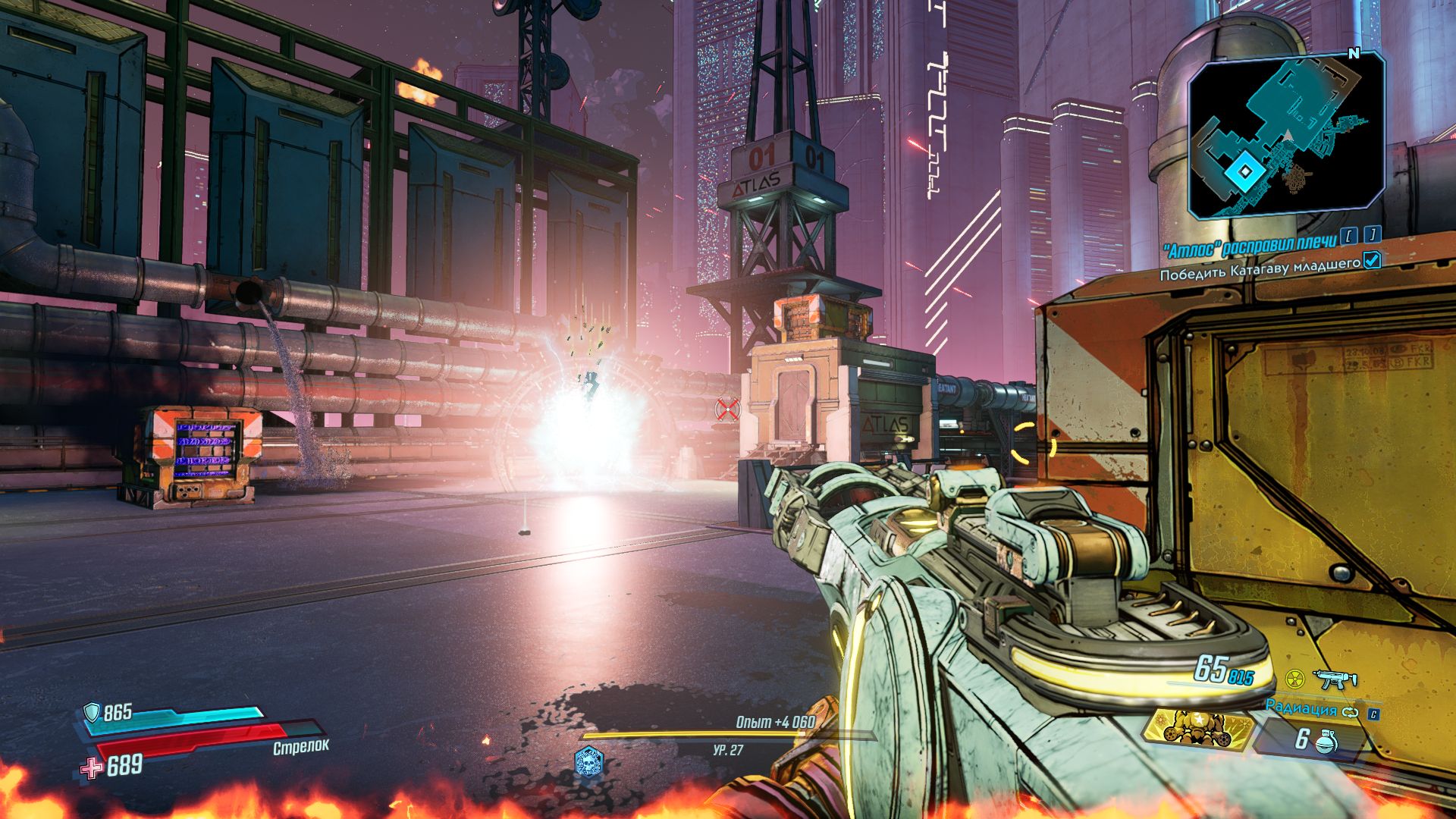Click the skull hexagon badge icon
Screen dimensions: 1456x819
pos(588,761)
